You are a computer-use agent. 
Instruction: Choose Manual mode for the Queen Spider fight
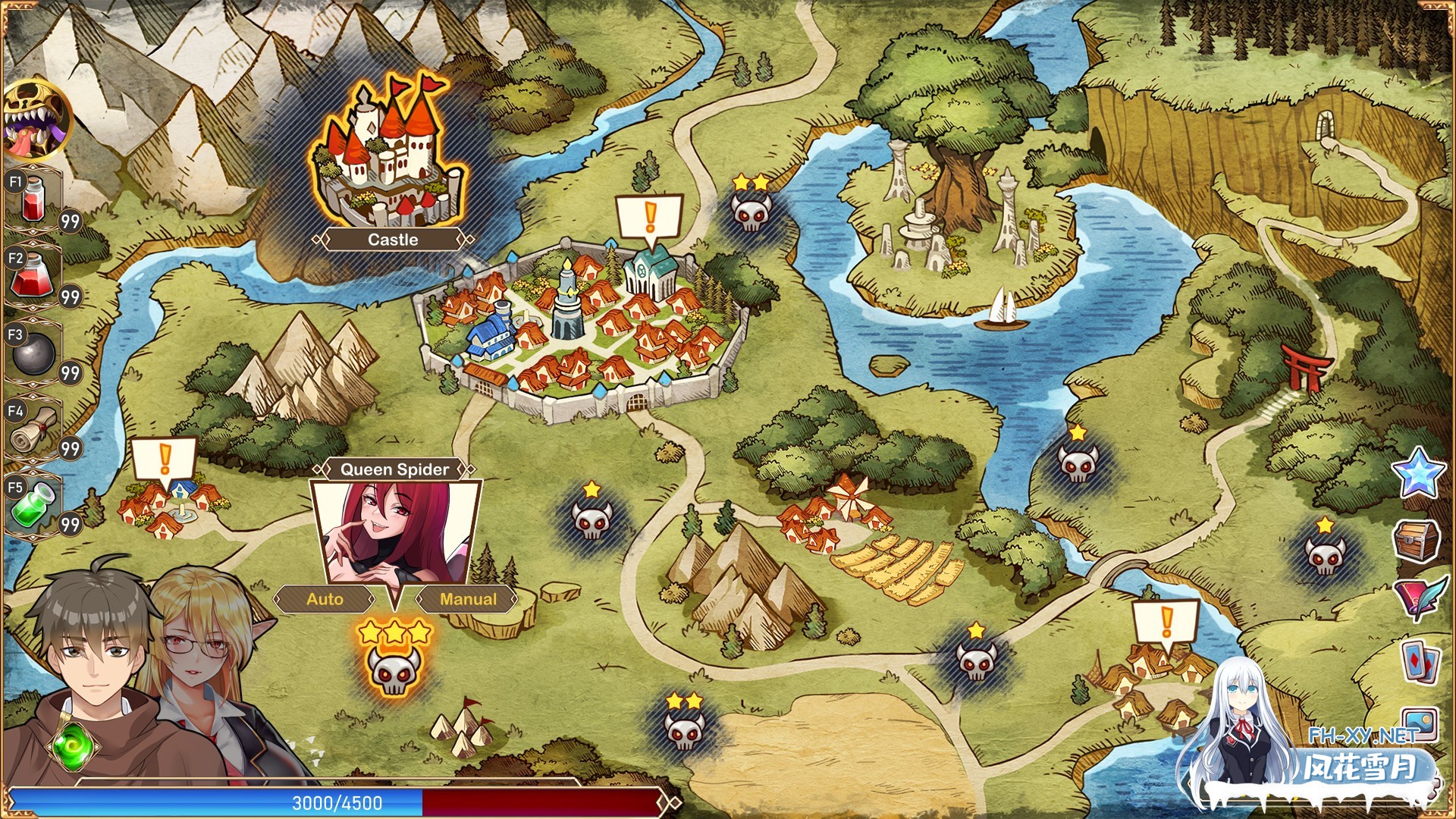(468, 599)
